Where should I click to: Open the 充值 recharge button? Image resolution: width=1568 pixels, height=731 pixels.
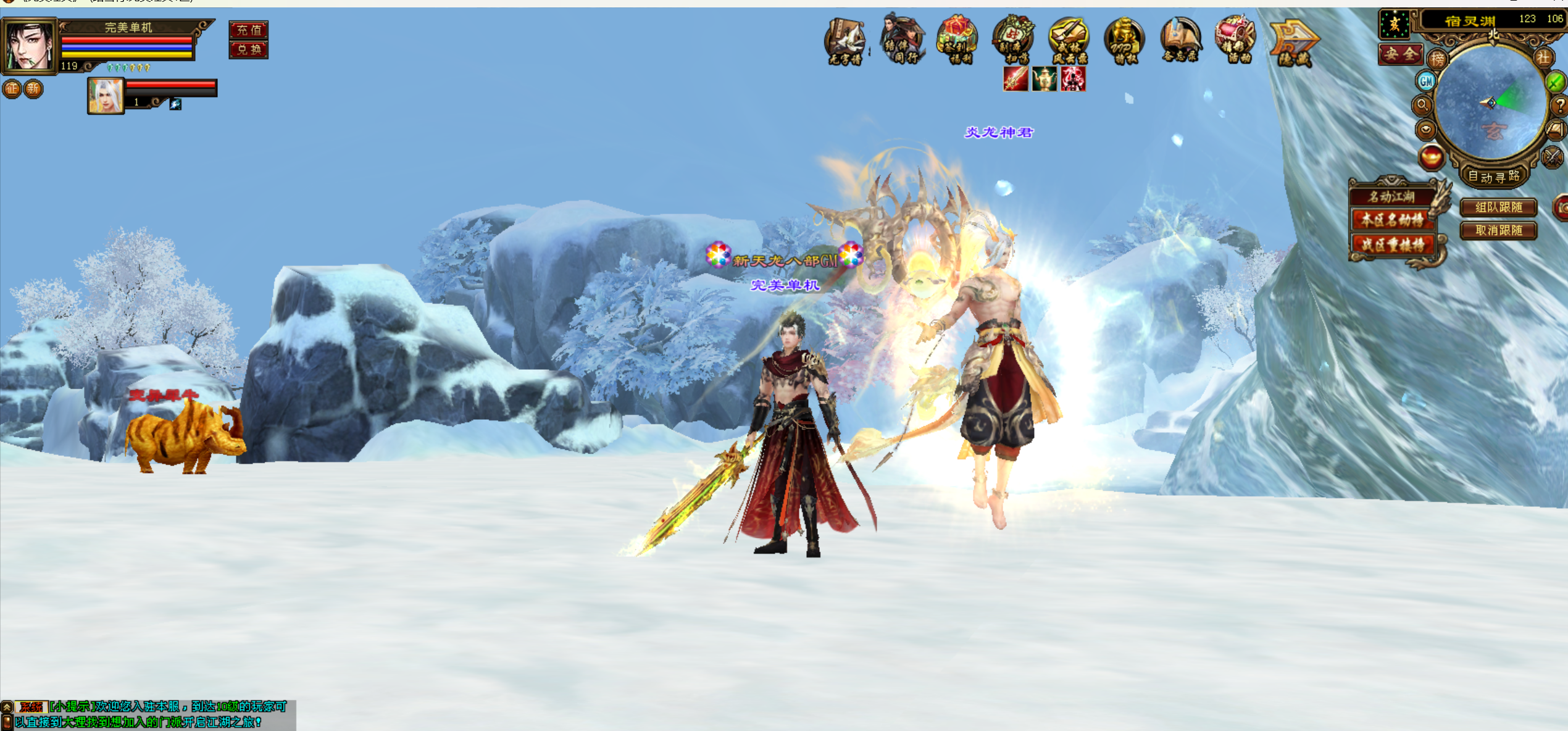[x=249, y=30]
